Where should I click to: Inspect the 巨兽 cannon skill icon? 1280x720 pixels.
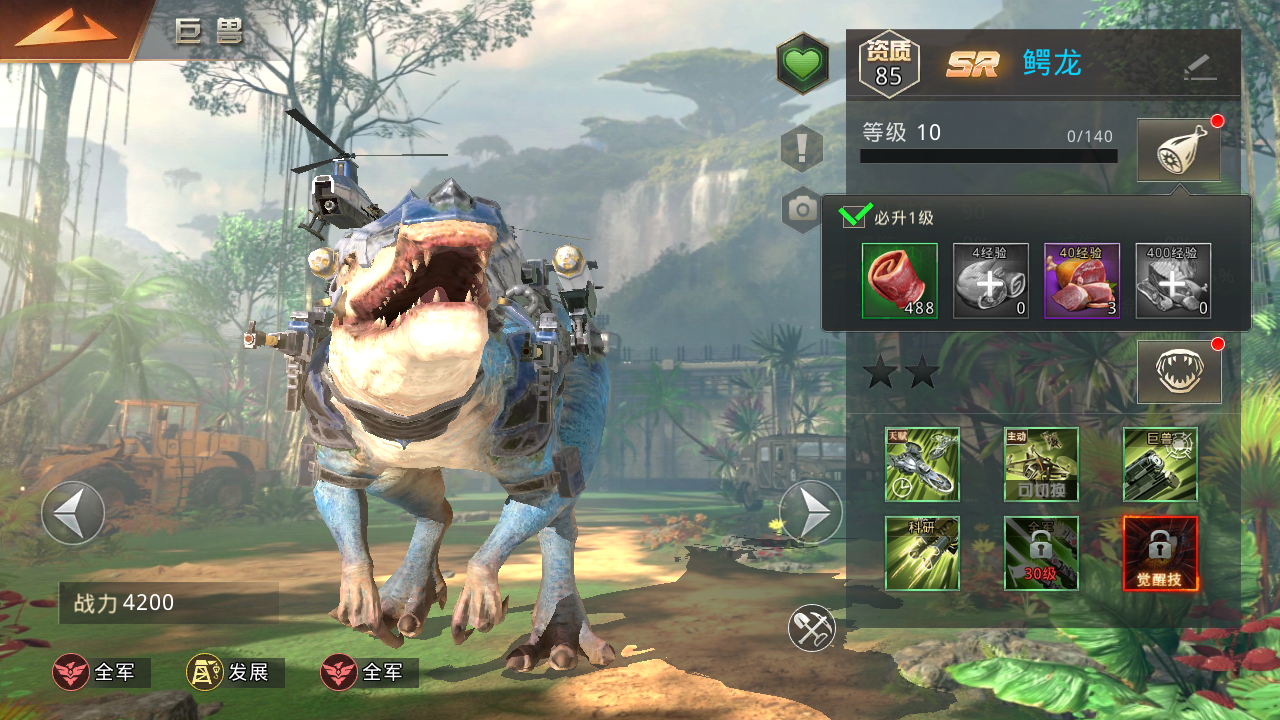coord(1160,464)
